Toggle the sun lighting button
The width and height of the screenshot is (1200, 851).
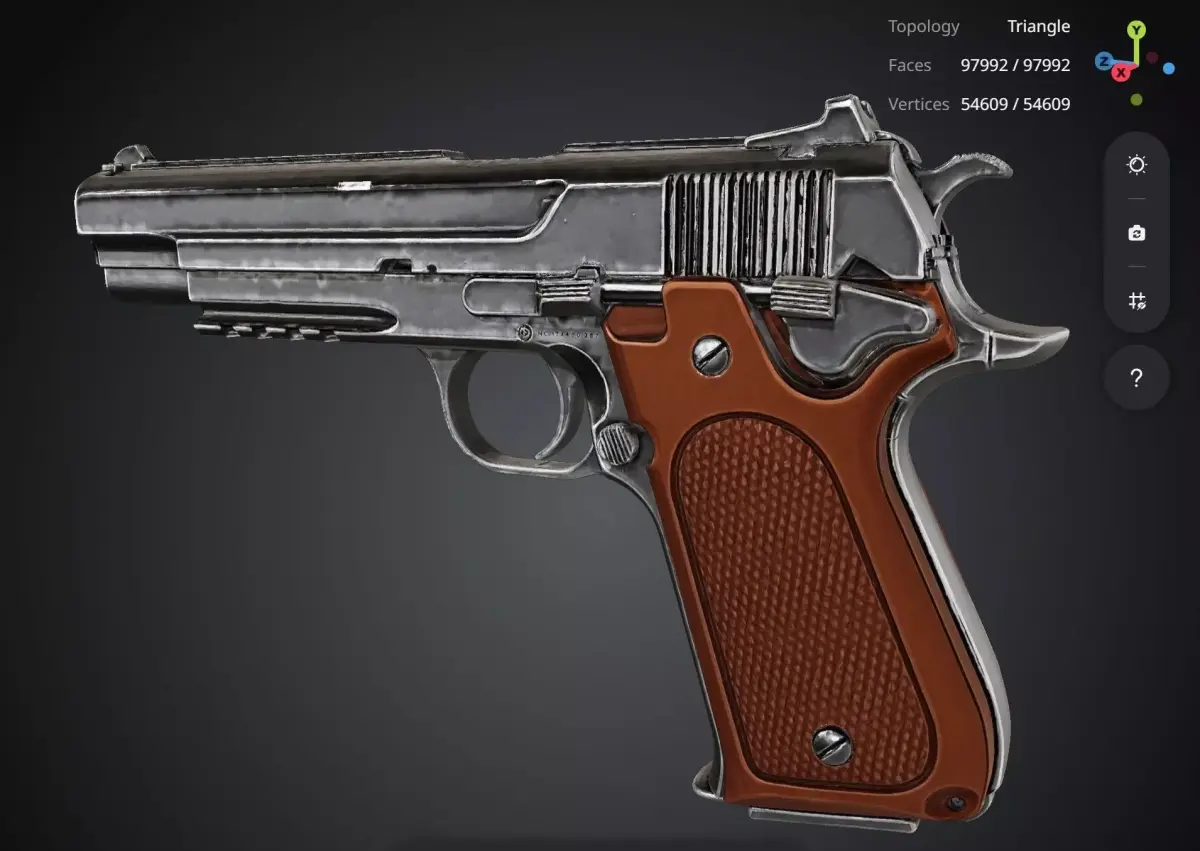1136,165
